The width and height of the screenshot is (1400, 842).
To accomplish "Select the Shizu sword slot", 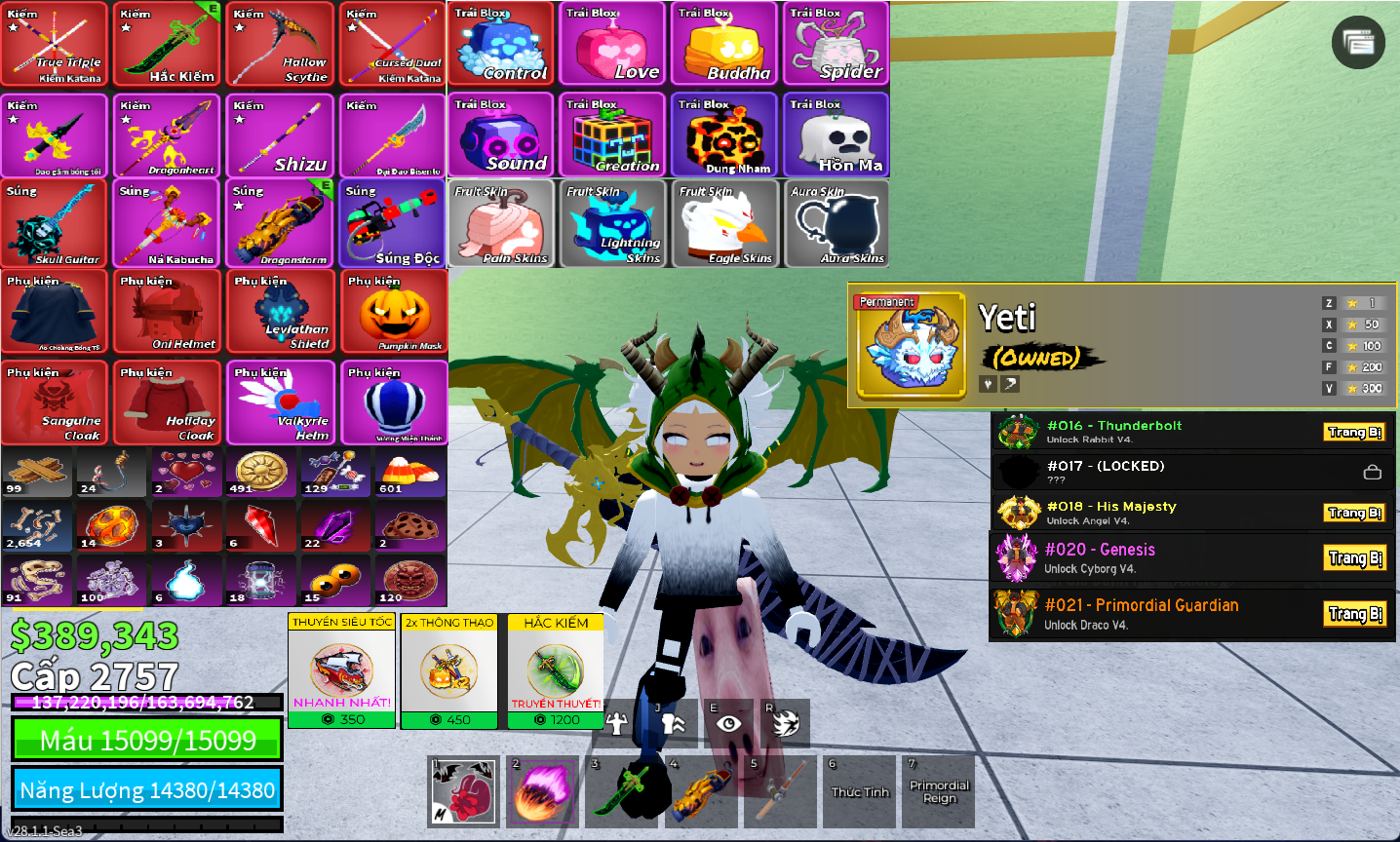I will coord(281,136).
